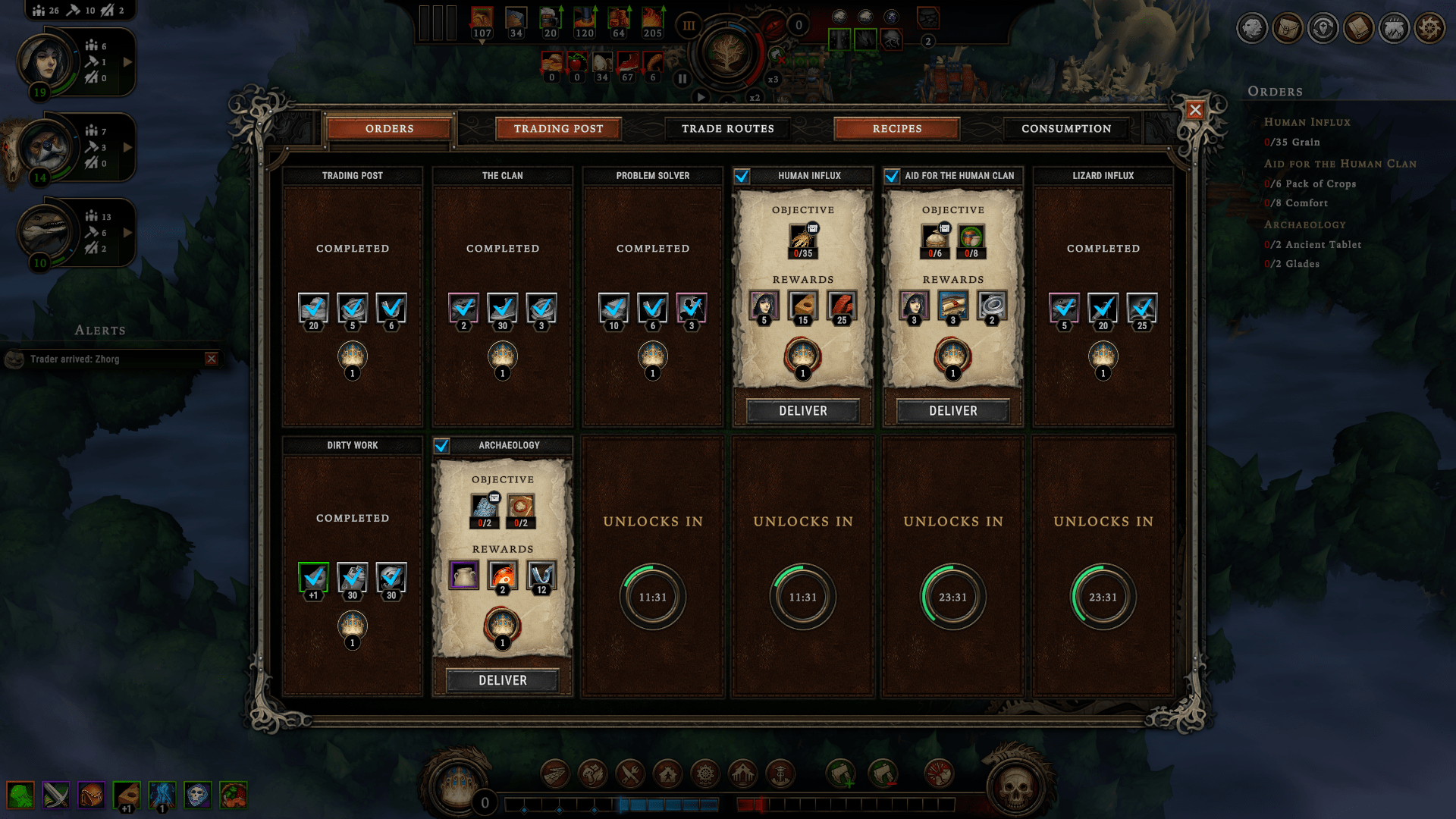
Task: Deliver the Aid for the Human Clan order
Action: point(952,411)
